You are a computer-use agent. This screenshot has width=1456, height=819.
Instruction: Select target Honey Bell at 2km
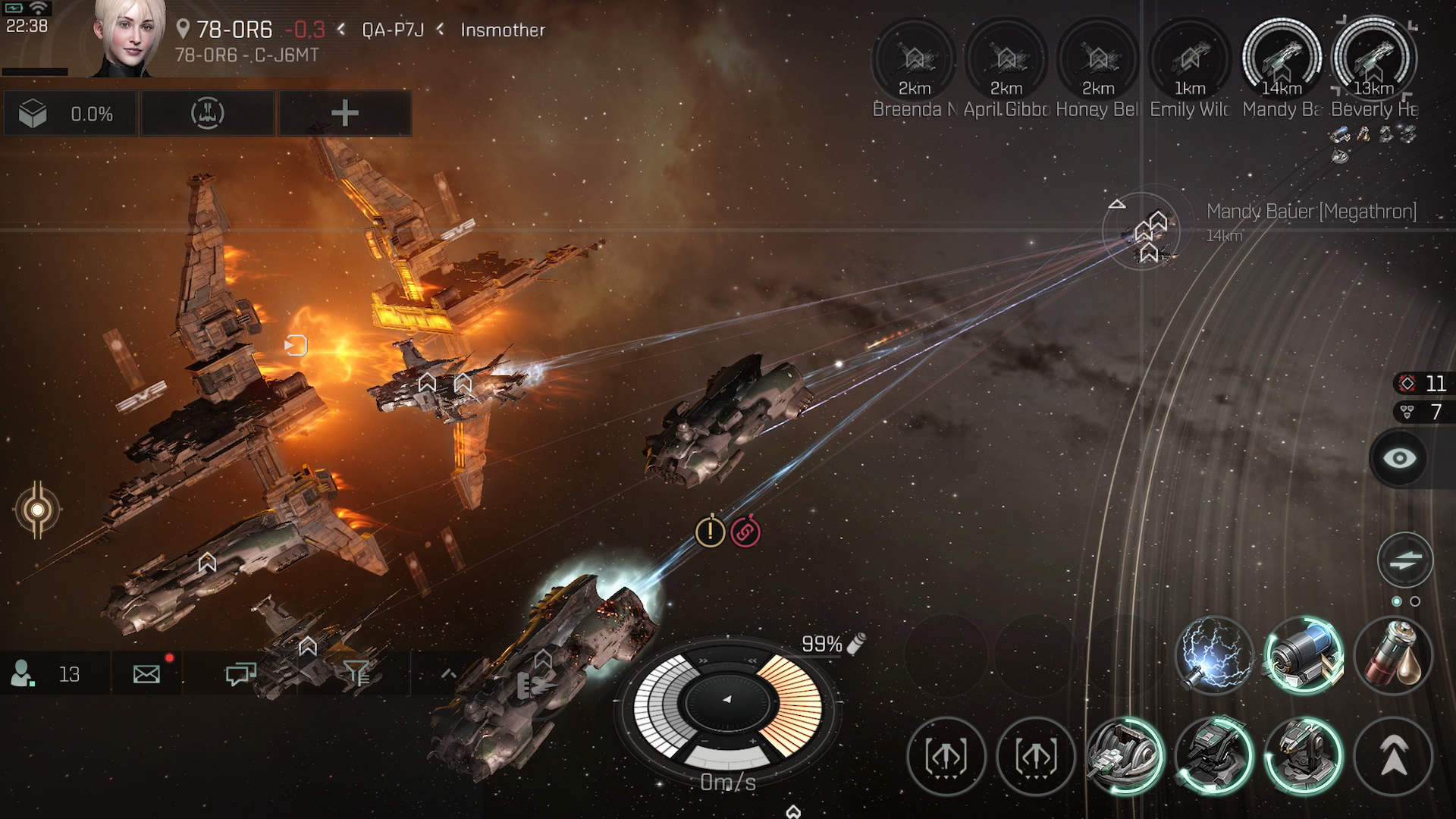pos(1098,61)
